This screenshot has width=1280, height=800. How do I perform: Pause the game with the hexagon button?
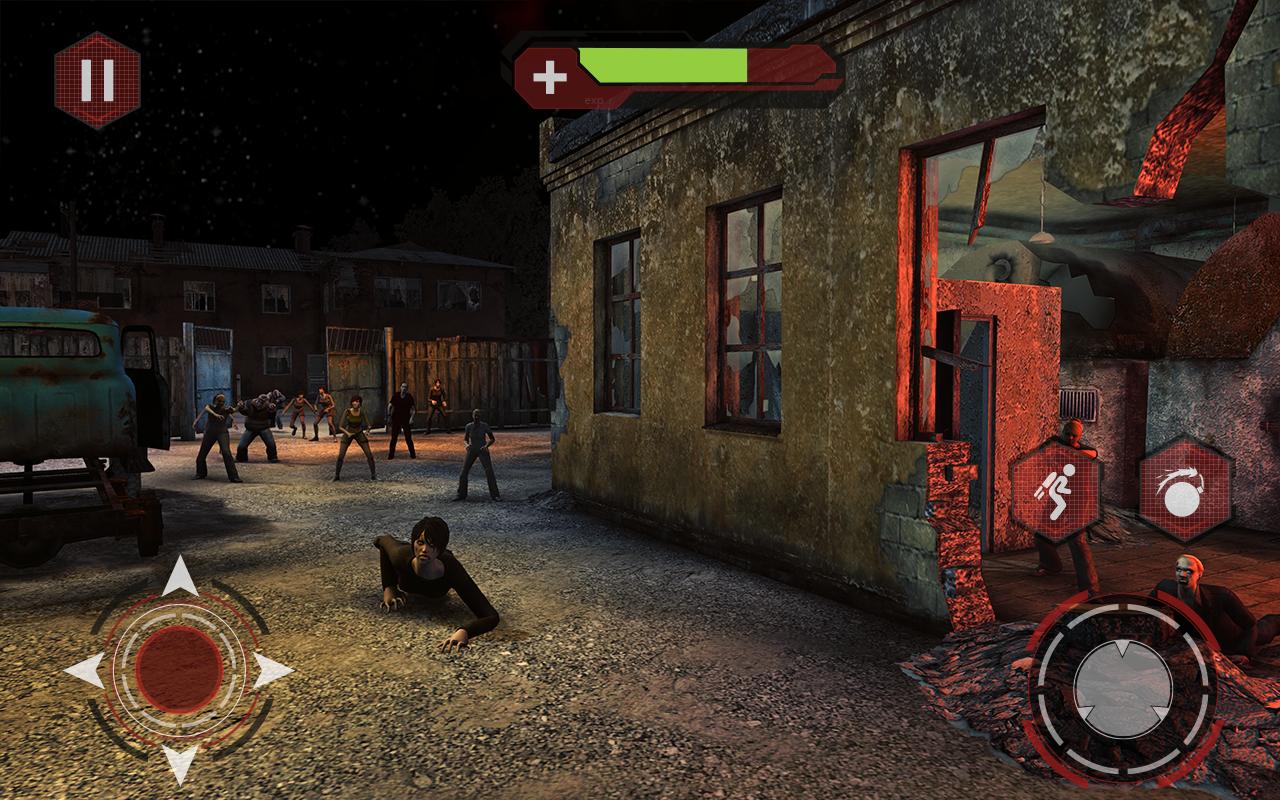pos(97,80)
